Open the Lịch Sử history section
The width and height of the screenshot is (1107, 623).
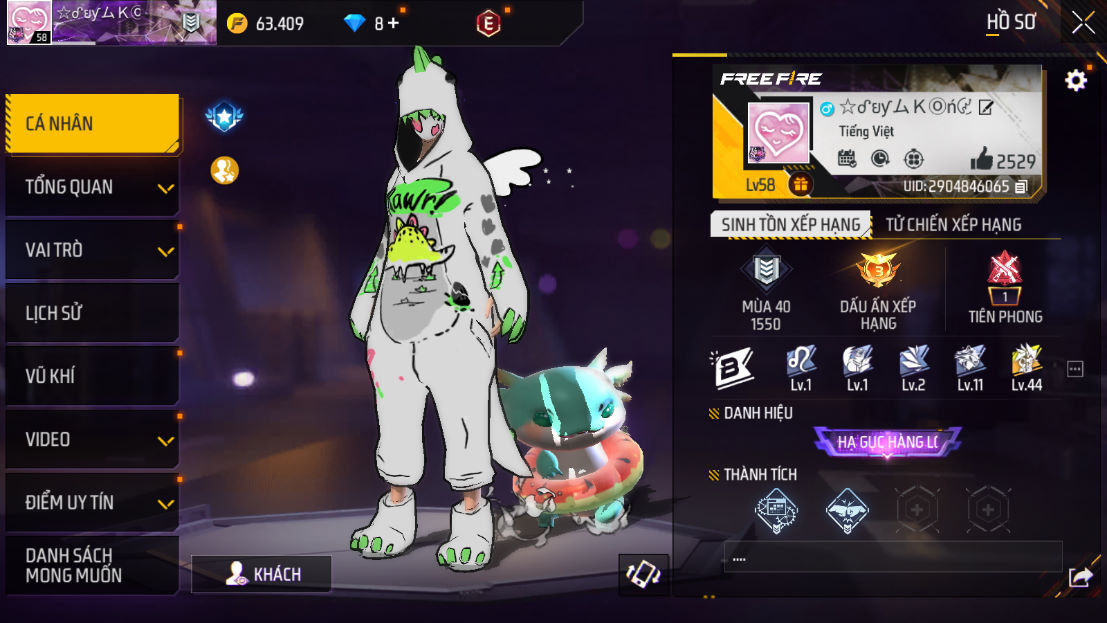(92, 313)
